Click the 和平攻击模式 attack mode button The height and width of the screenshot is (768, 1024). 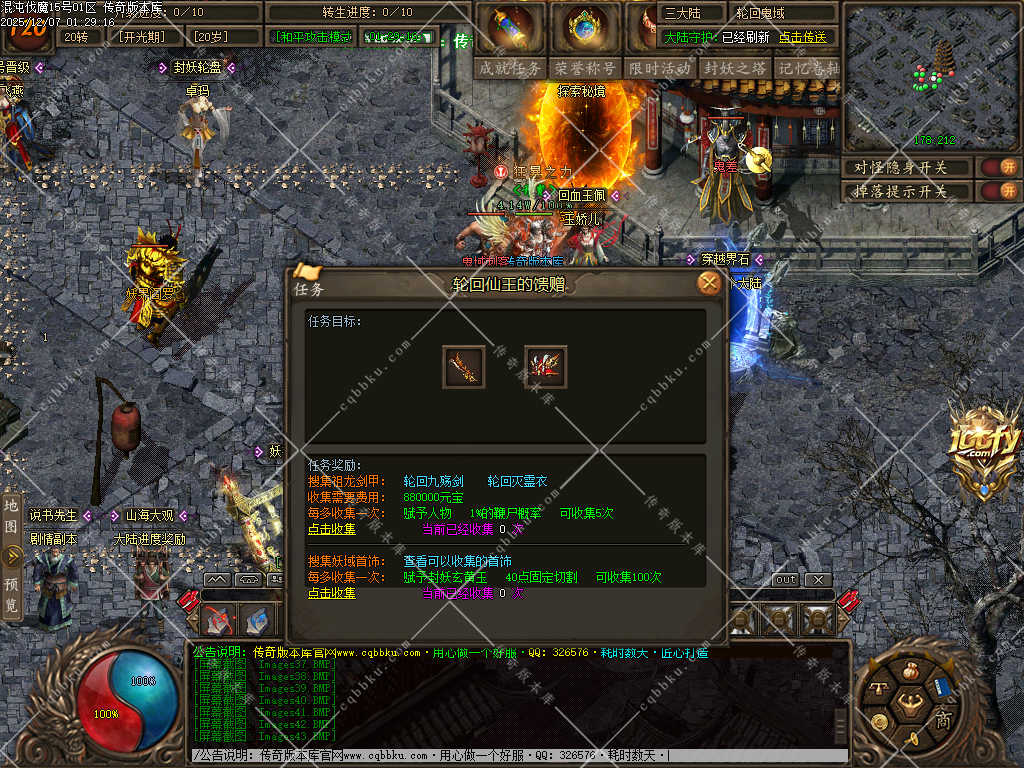(312, 37)
